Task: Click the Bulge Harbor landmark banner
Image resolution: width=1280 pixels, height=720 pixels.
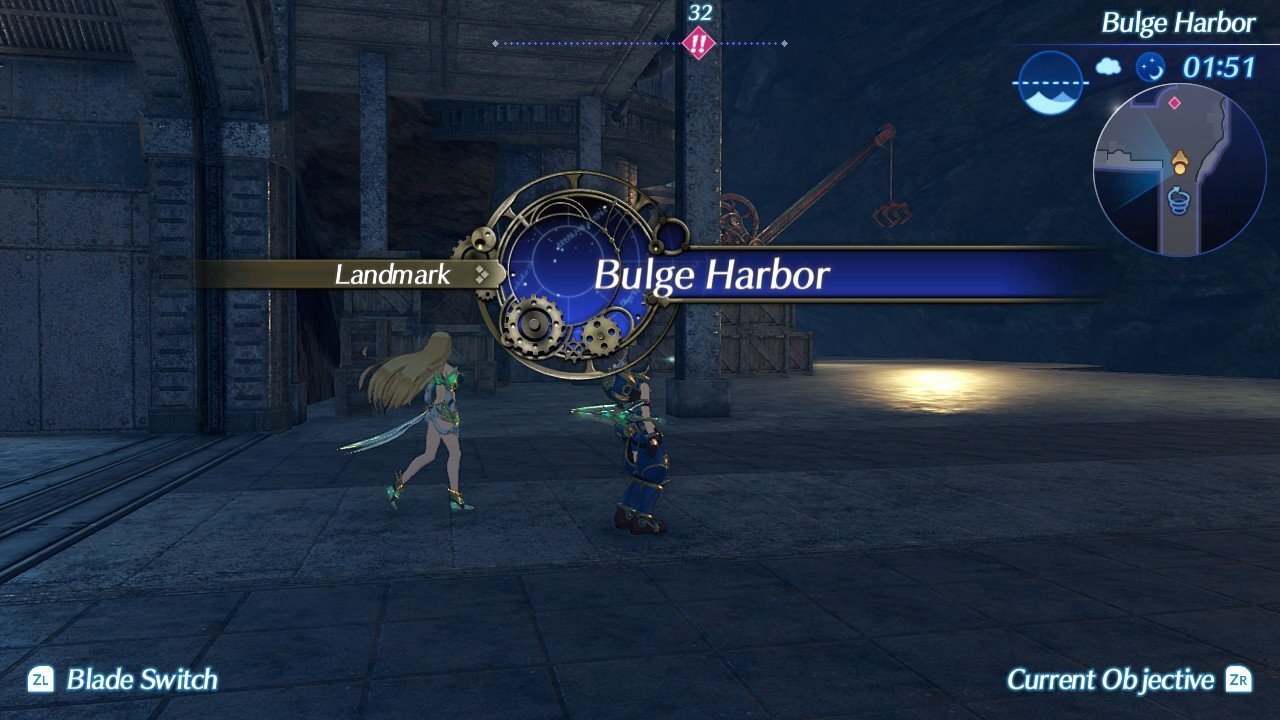Action: (712, 274)
